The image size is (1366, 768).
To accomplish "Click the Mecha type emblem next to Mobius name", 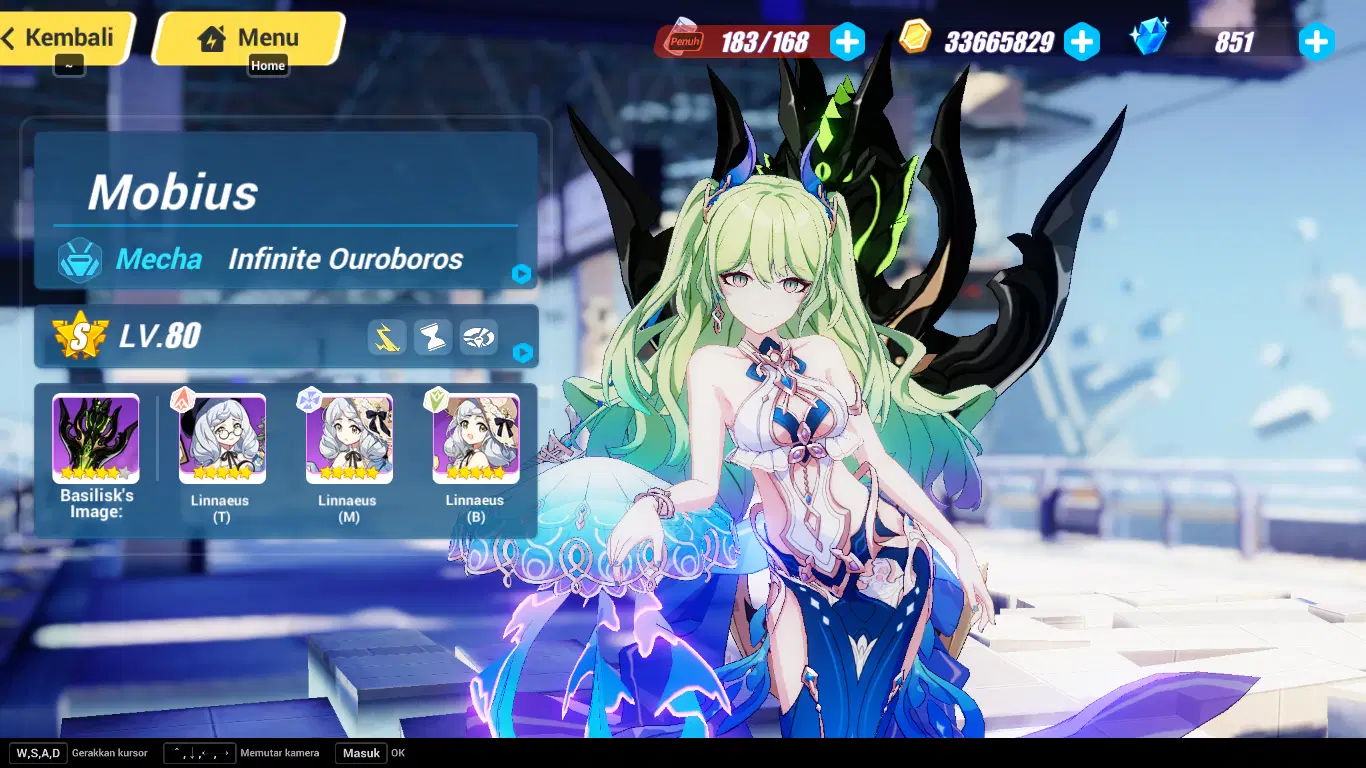I will tap(79, 259).
